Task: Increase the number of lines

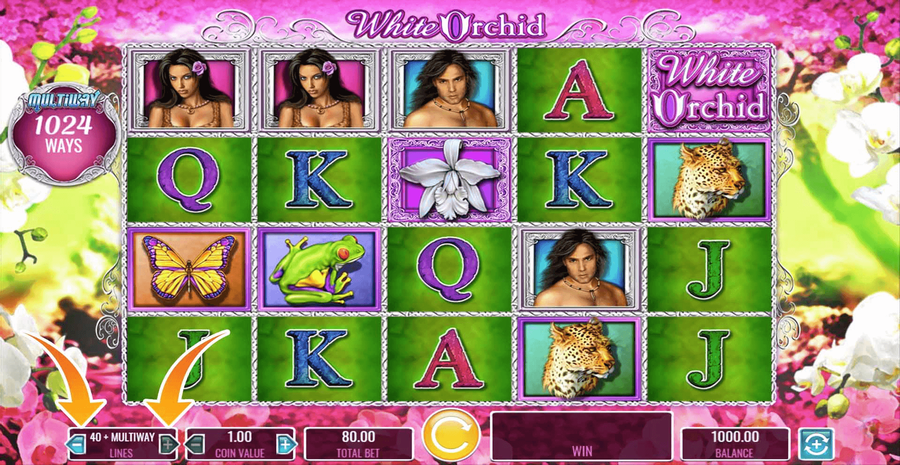Action: click(169, 443)
